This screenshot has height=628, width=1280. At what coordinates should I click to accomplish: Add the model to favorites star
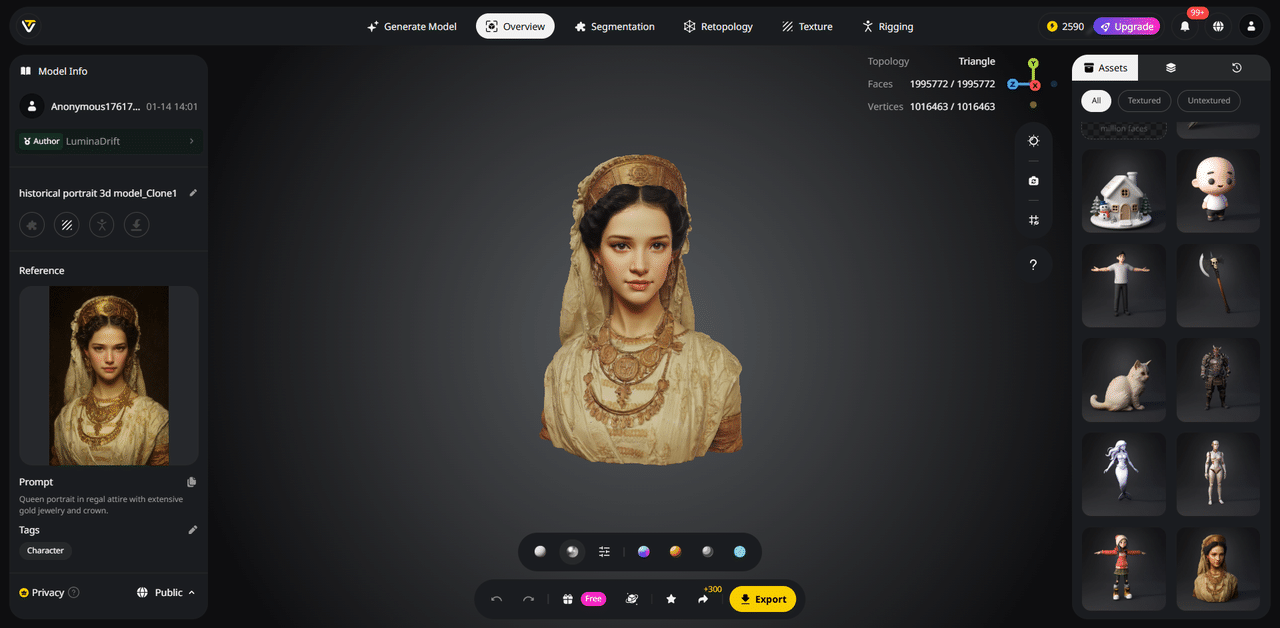[671, 599]
